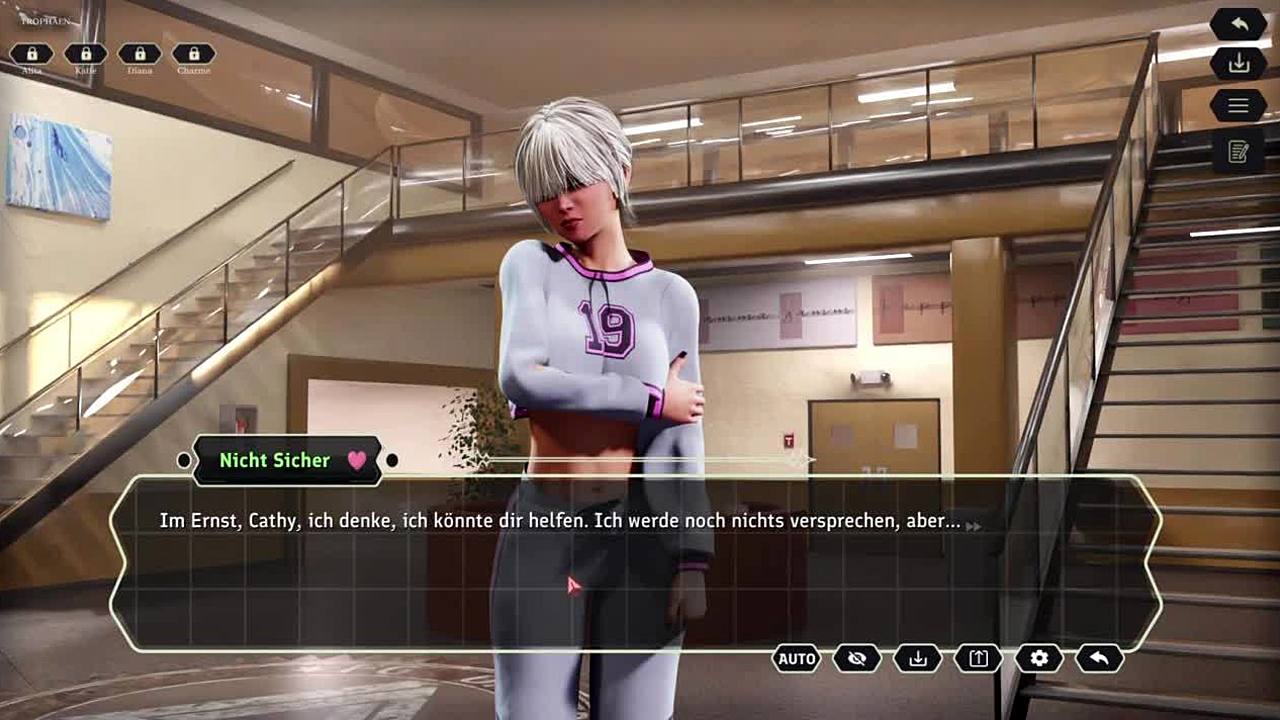Click the download-tray icon above the hamburger menu
This screenshot has width=1280, height=720.
1238,64
